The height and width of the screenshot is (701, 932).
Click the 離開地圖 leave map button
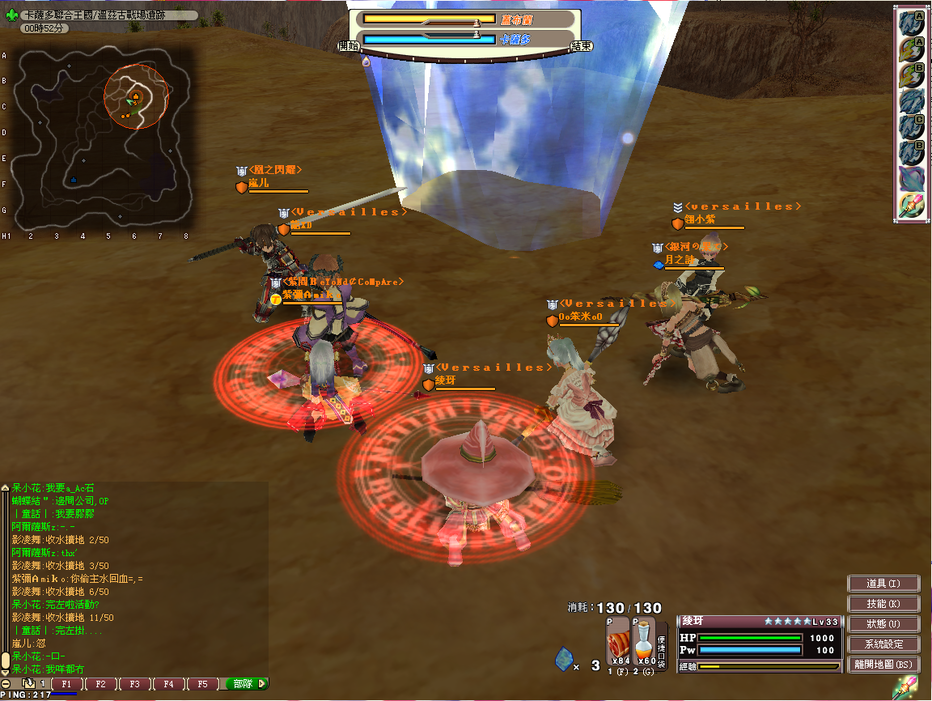883,664
